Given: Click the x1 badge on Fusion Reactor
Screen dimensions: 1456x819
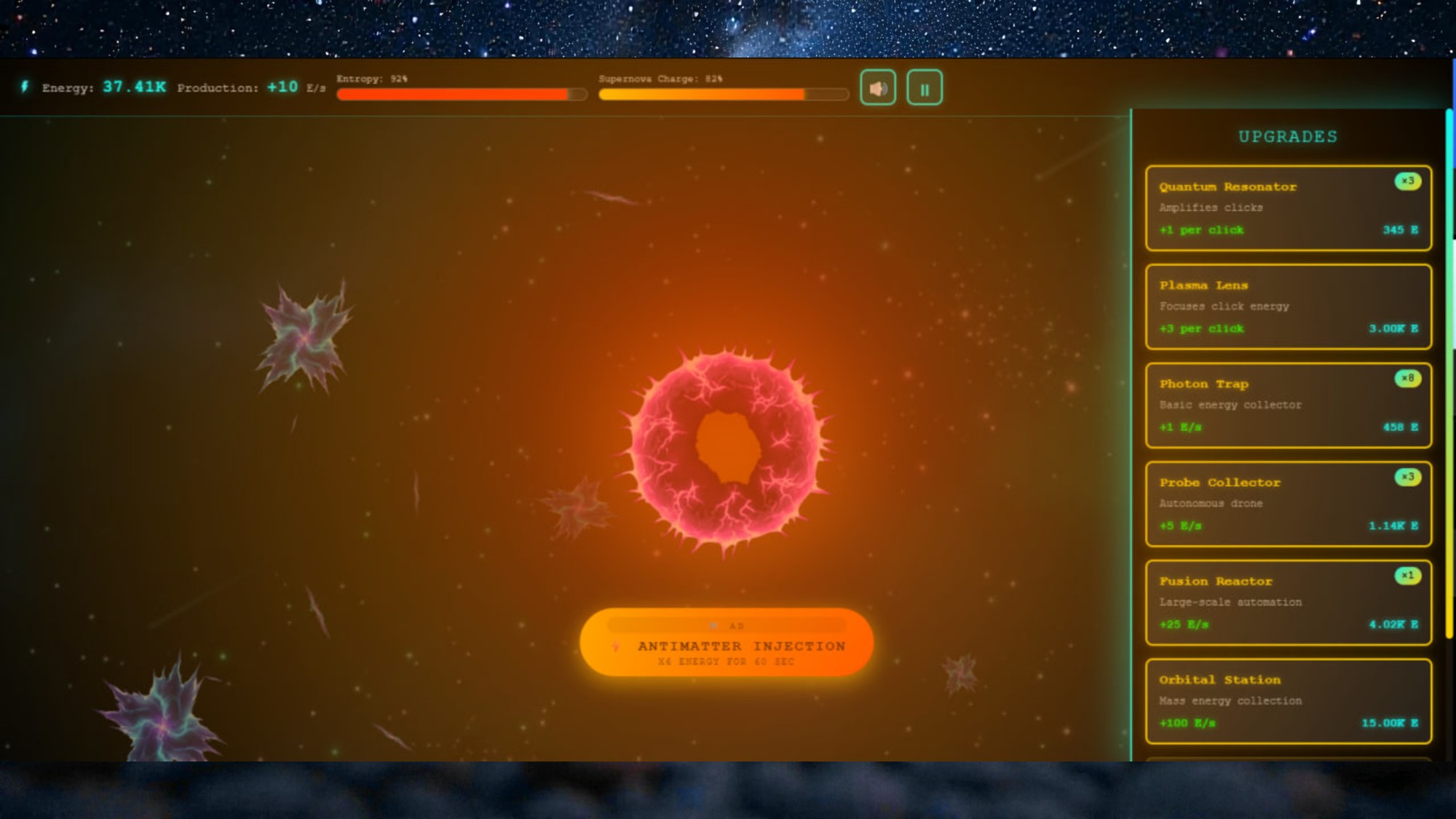Looking at the screenshot, I should [x=1406, y=575].
